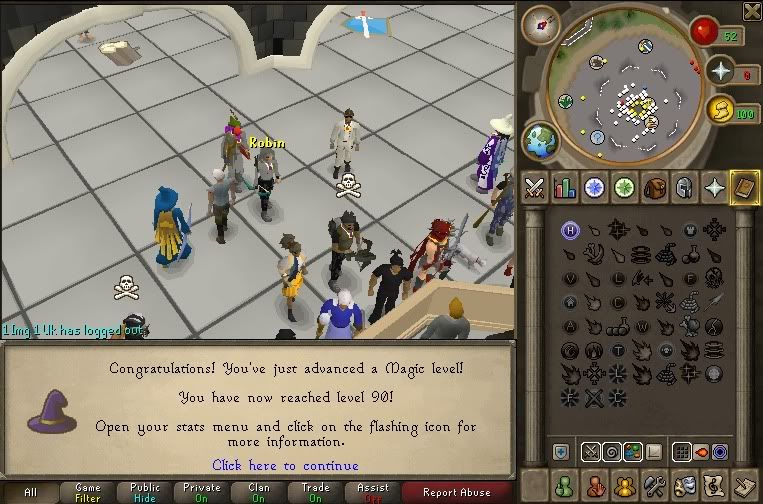Switch to the stats bar-chart tab
The image size is (763, 504).
point(565,187)
